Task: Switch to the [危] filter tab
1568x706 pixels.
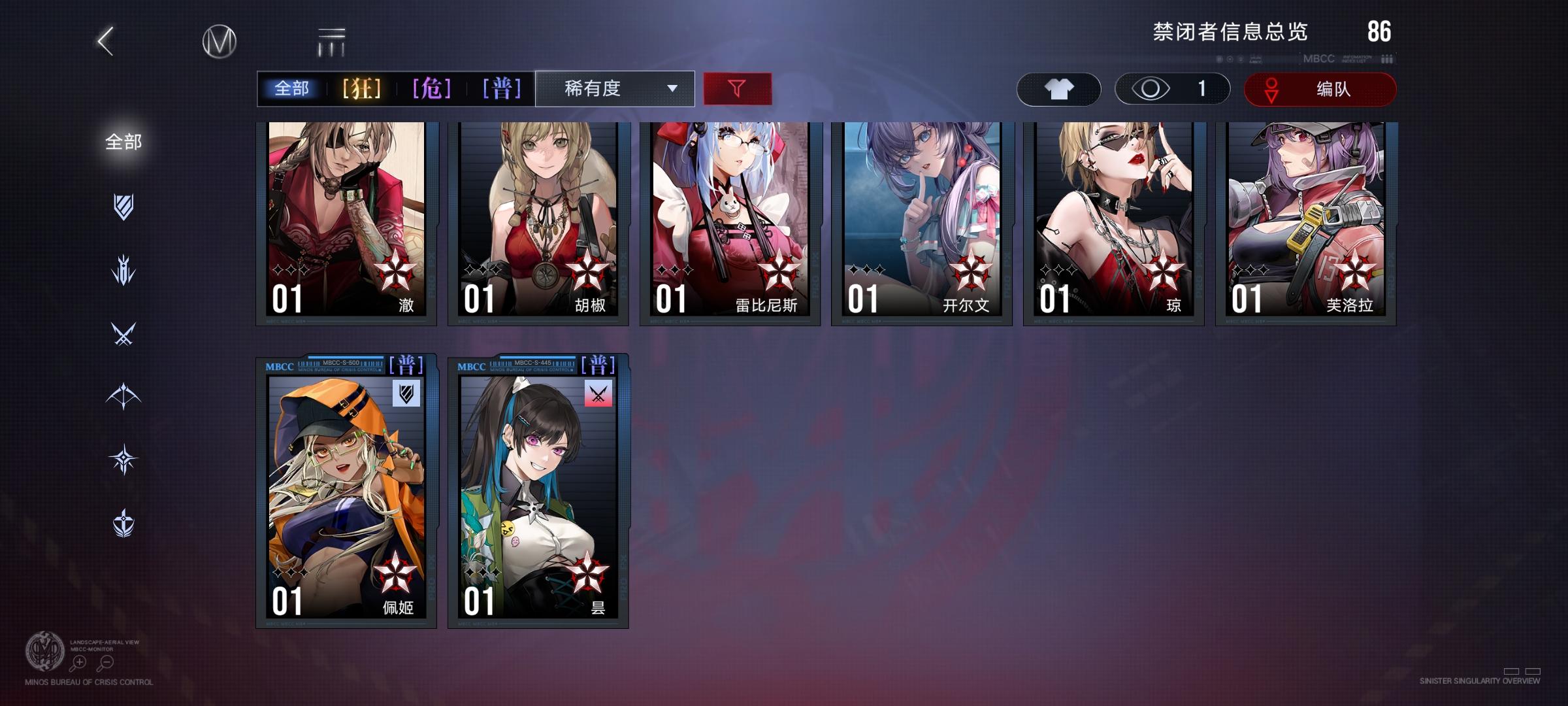Action: 431,88
